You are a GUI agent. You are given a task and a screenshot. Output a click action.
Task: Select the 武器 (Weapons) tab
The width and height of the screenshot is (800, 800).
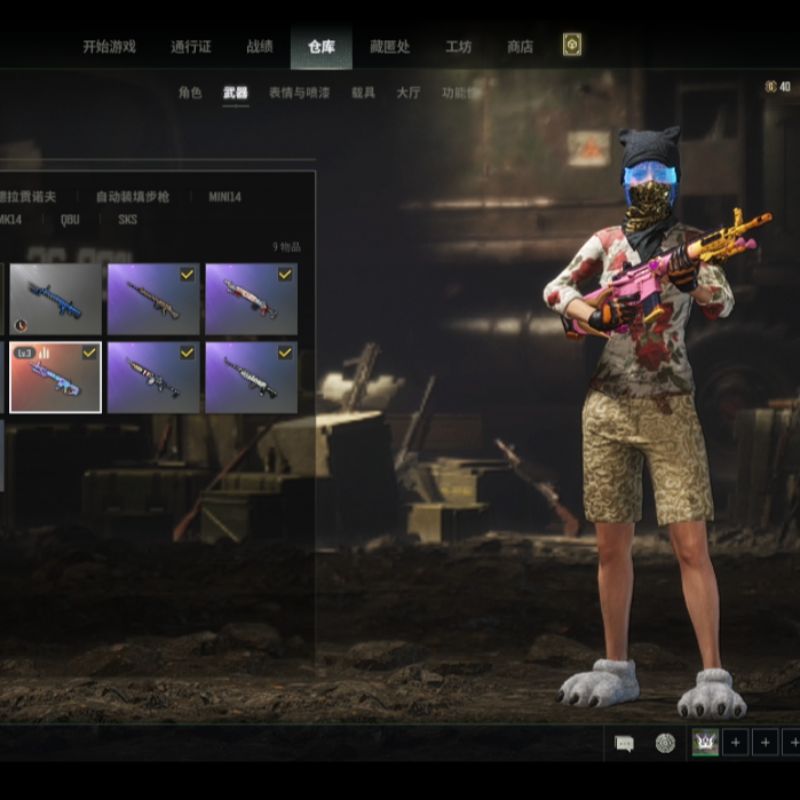235,93
